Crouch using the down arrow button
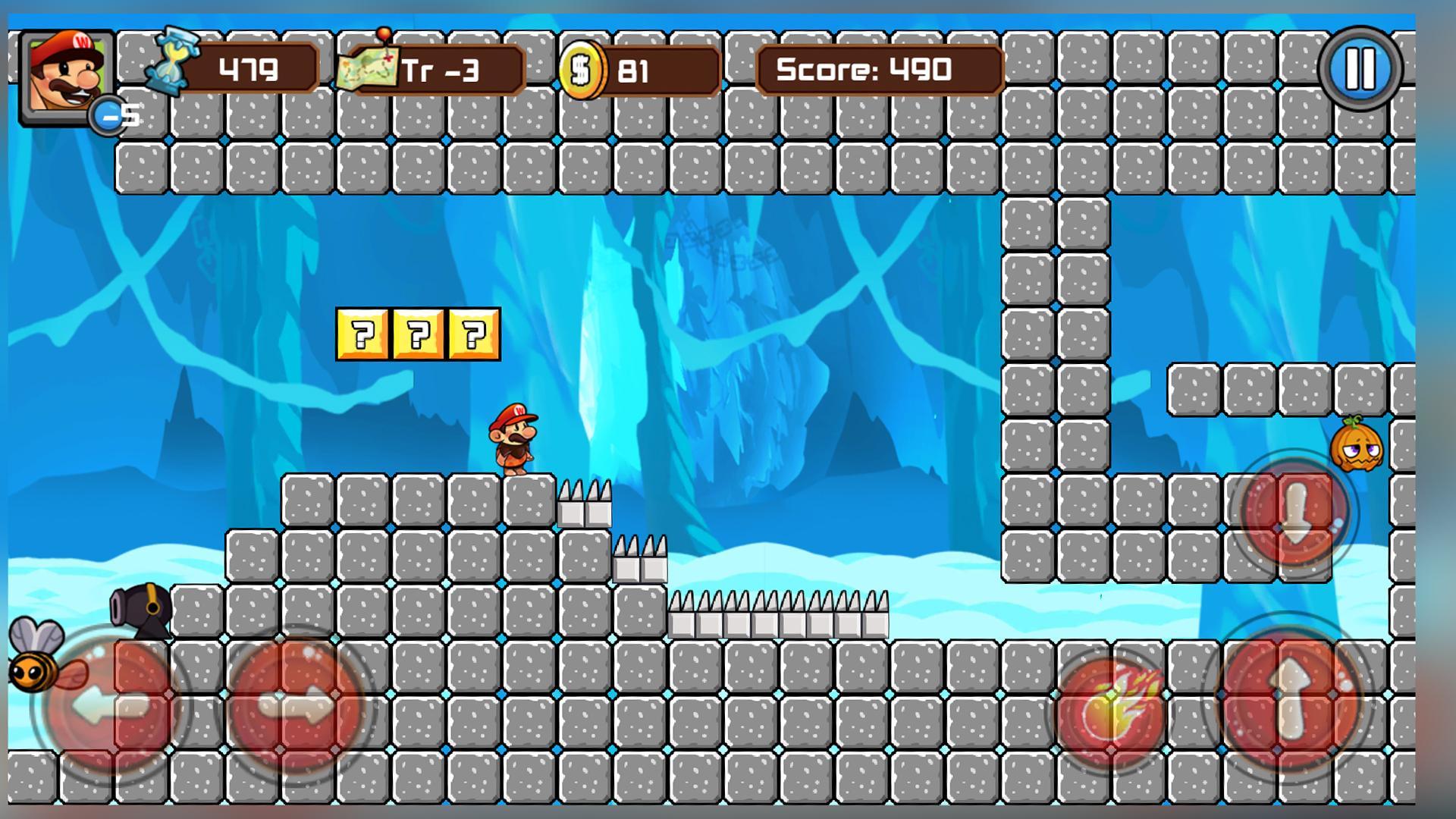The image size is (1456, 819). 1295,513
